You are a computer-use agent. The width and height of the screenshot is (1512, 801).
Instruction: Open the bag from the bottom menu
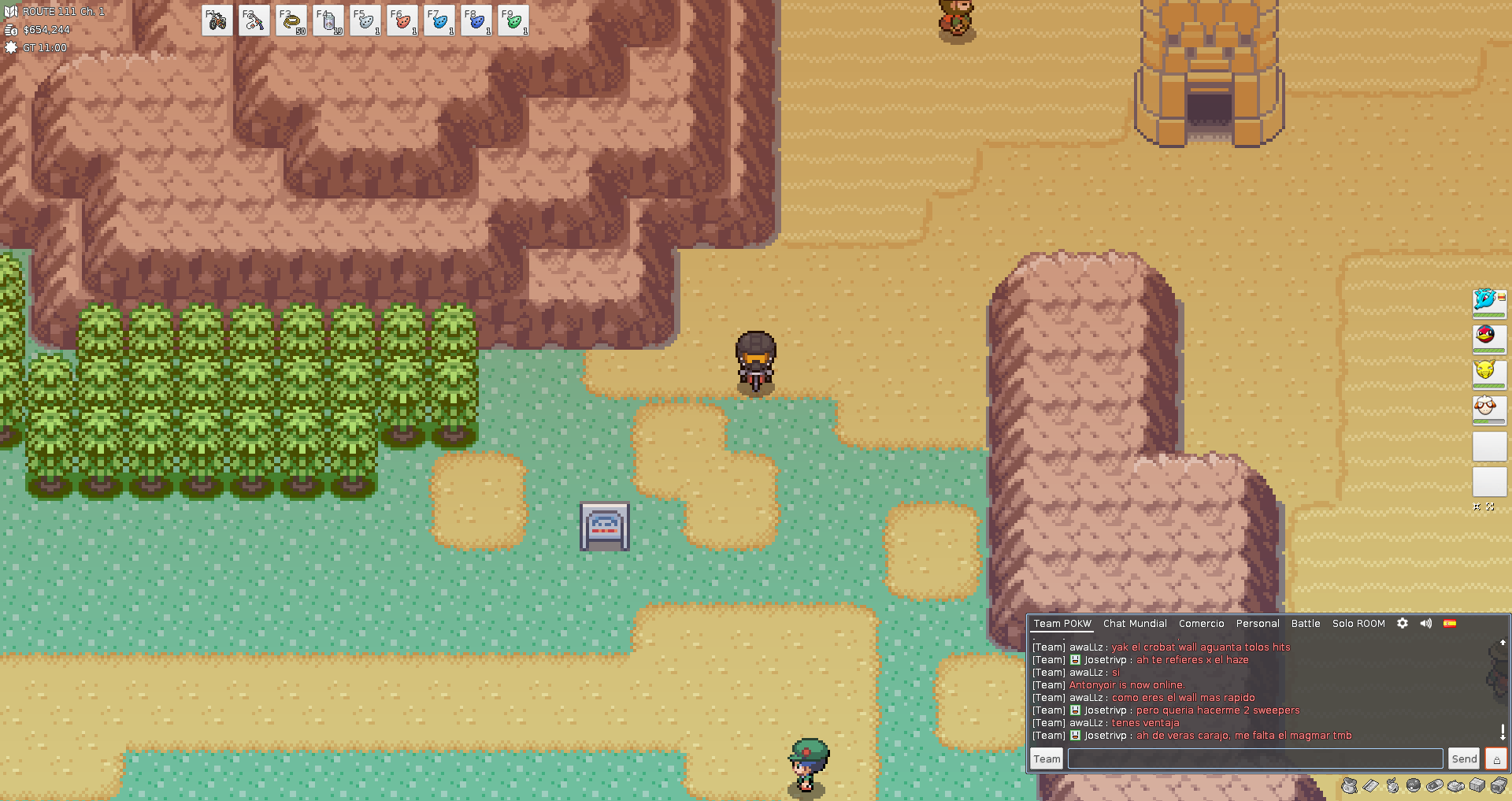click(1350, 785)
